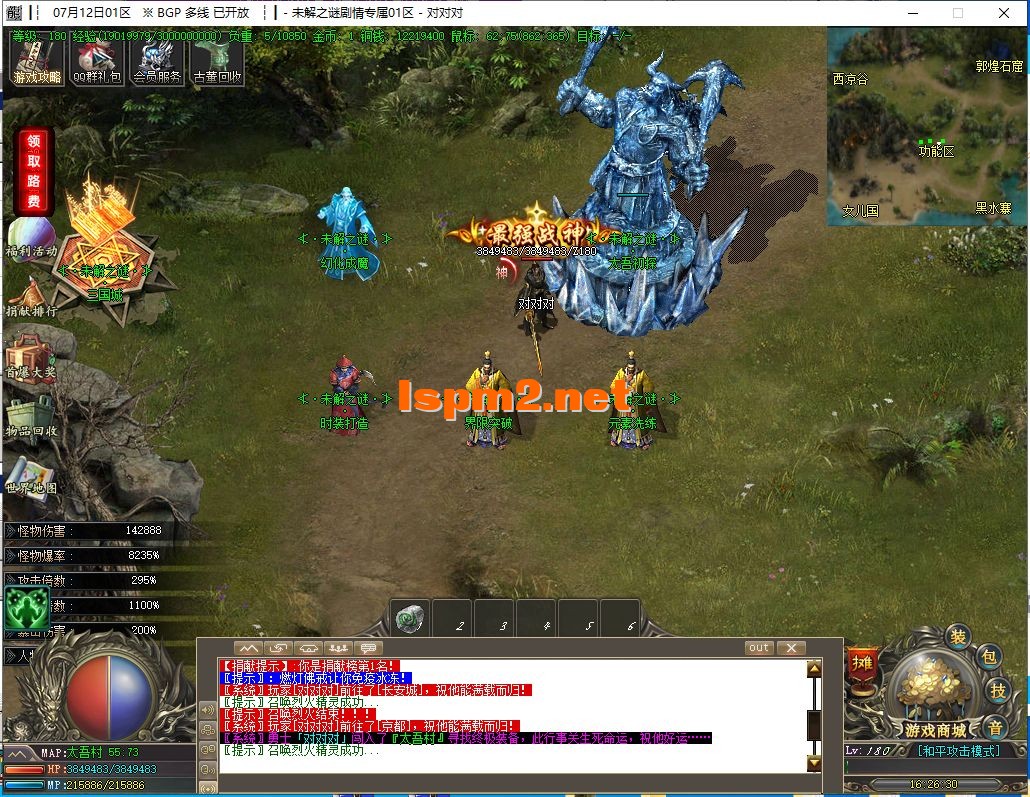Open the red 摊 stall button
Viewport: 1030px width, 797px height.
point(861,662)
